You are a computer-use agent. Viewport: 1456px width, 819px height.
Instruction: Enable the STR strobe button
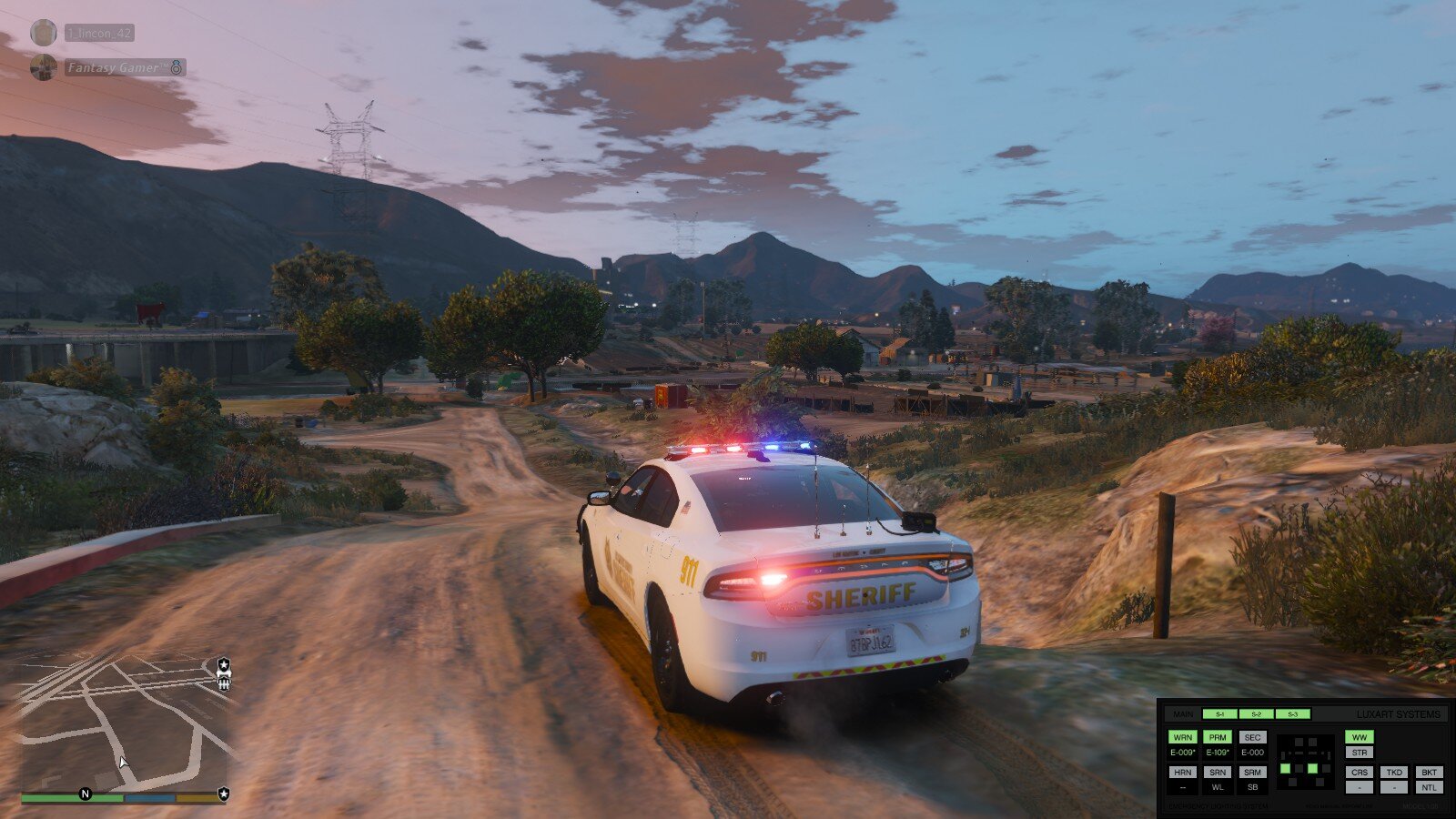pyautogui.click(x=1360, y=753)
